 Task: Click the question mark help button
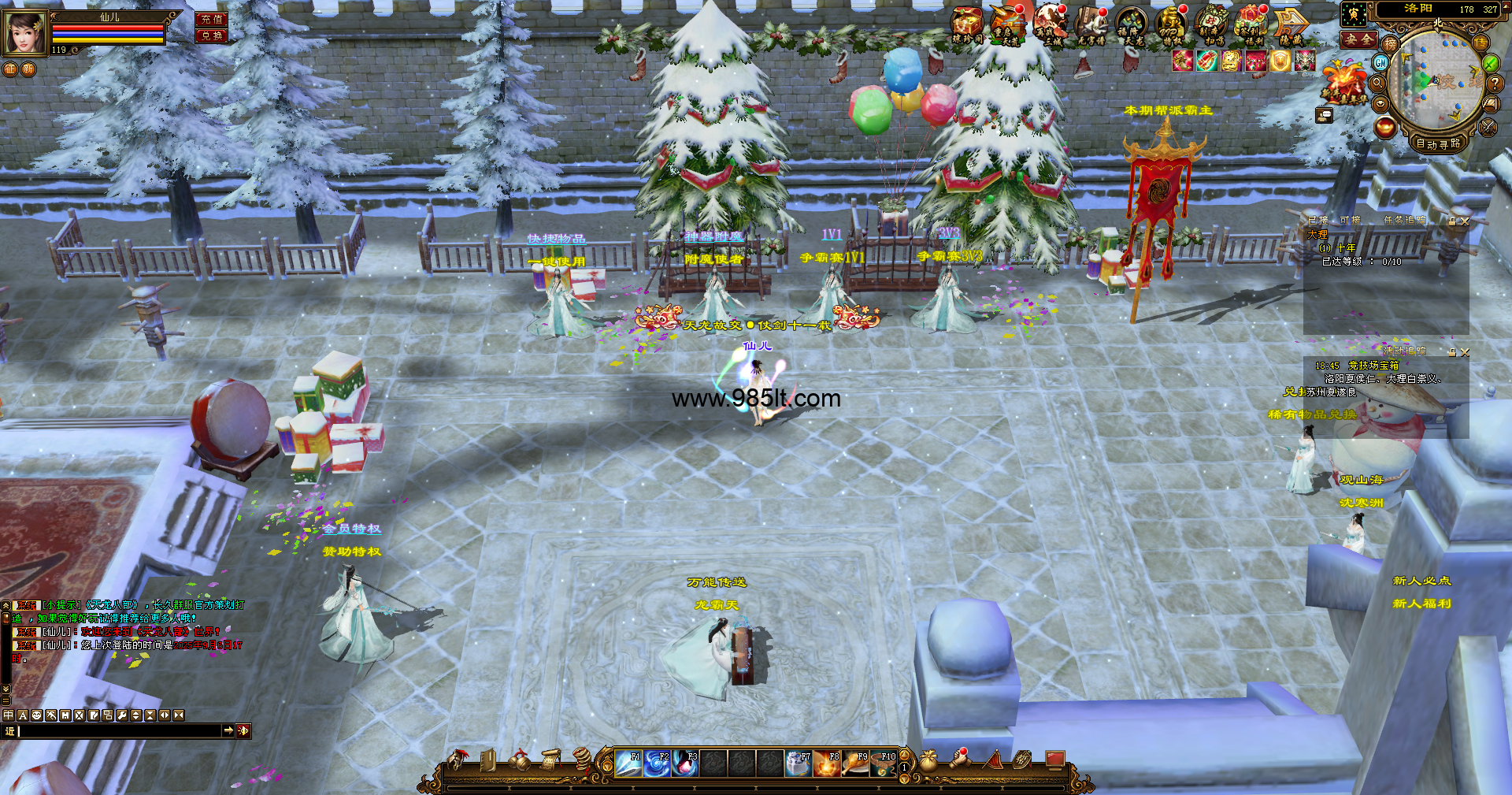point(1494,83)
